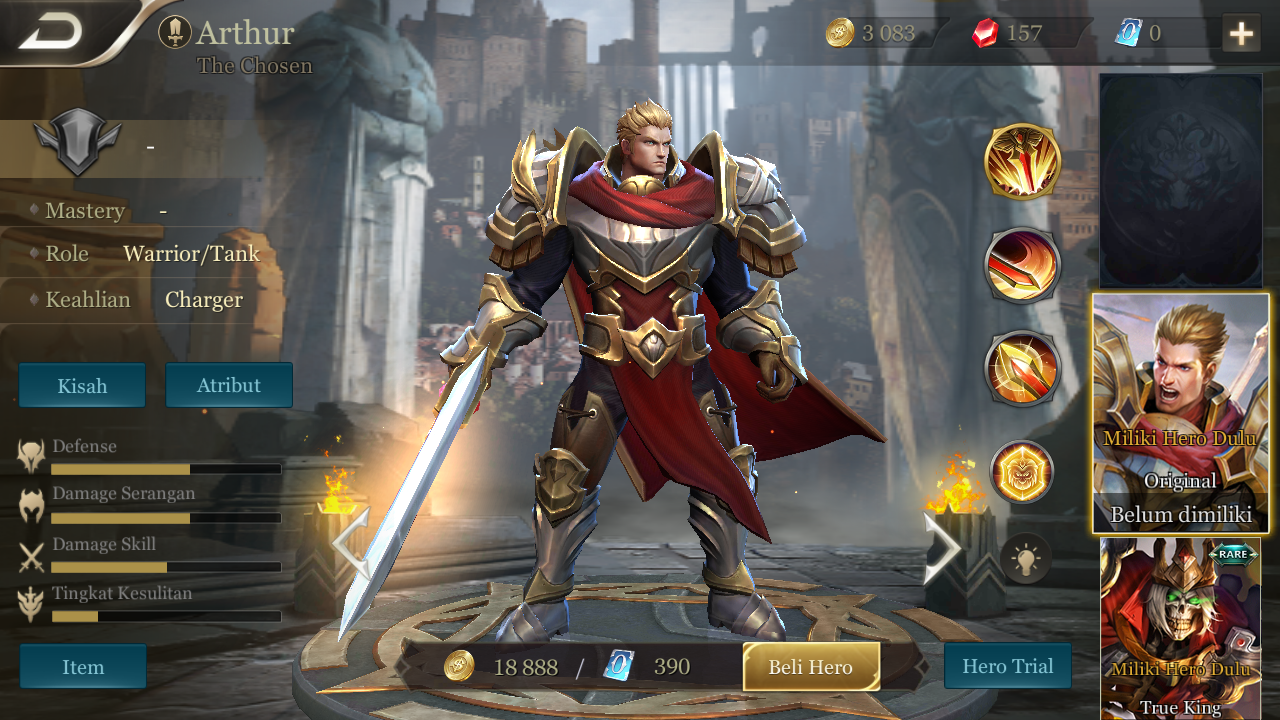Open the Kisah story button
Viewport: 1280px width, 720px height.
pos(82,386)
